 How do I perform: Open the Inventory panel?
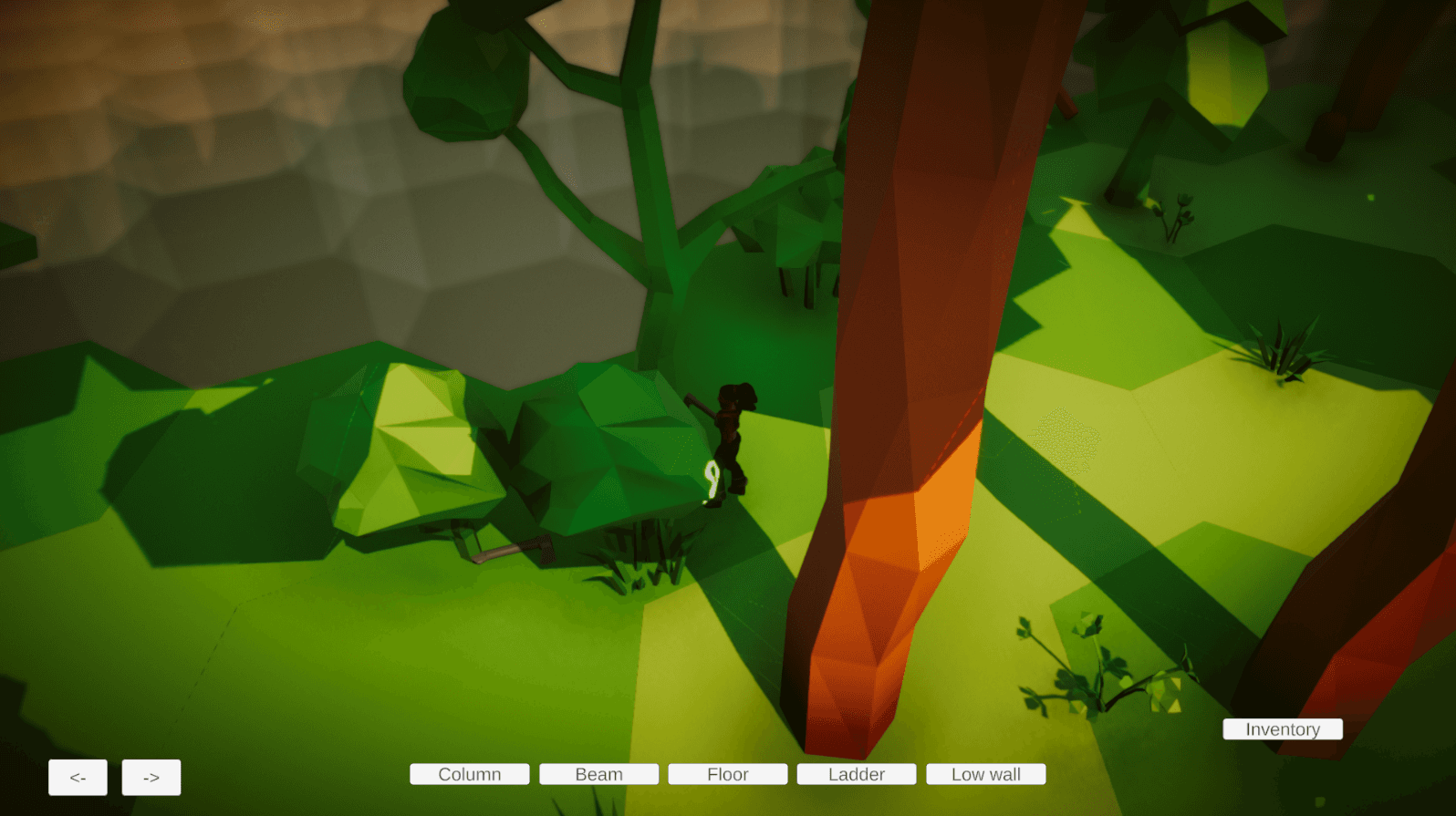(1282, 728)
